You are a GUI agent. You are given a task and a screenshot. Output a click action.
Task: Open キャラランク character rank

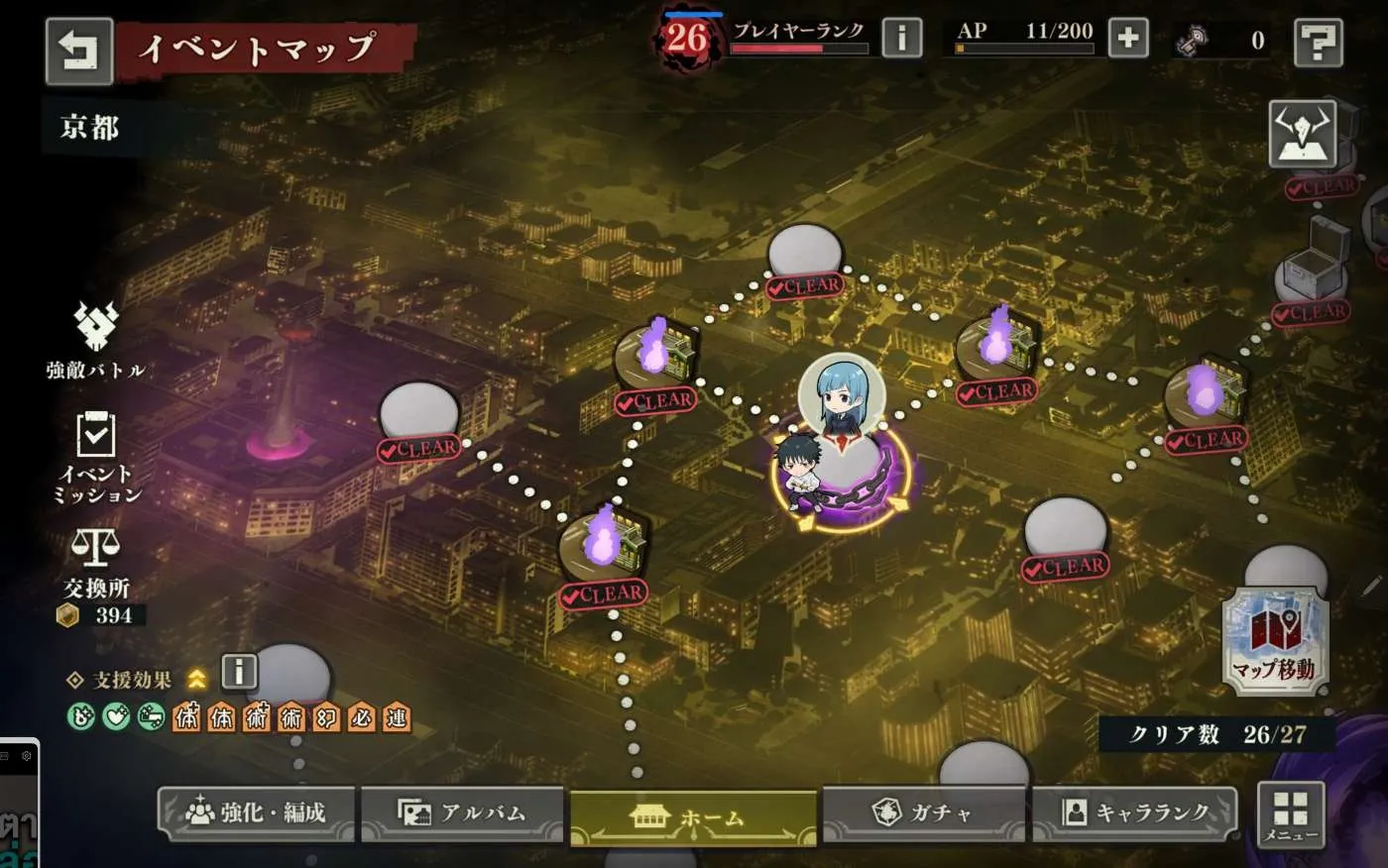pos(1134,814)
